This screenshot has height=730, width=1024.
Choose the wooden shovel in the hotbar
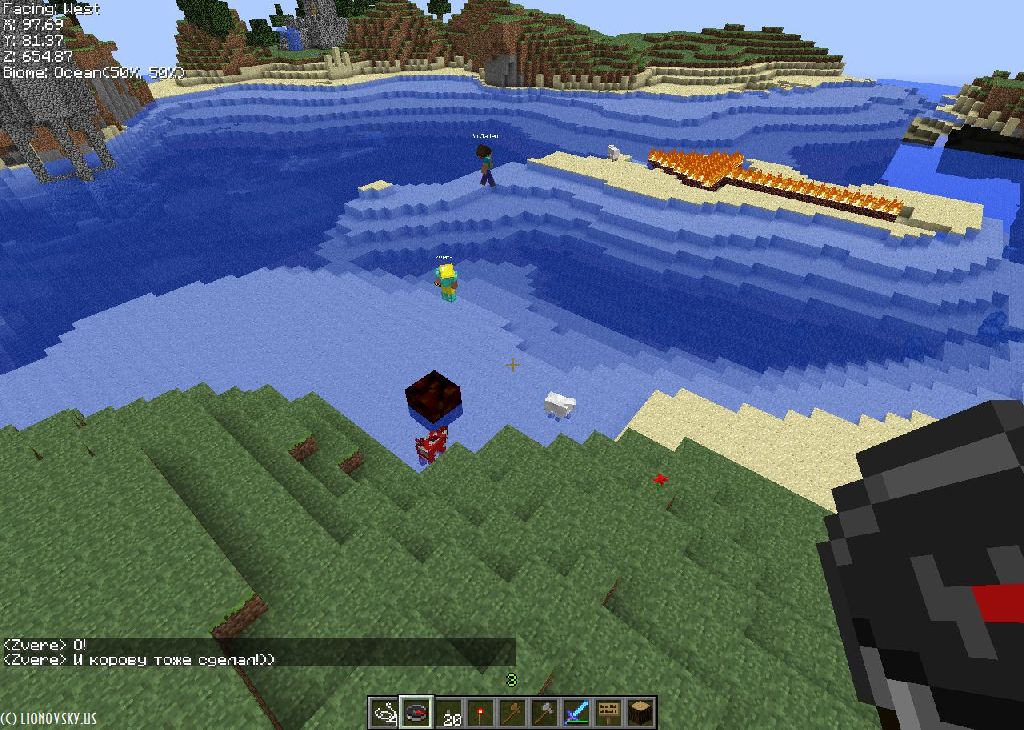(x=512, y=713)
